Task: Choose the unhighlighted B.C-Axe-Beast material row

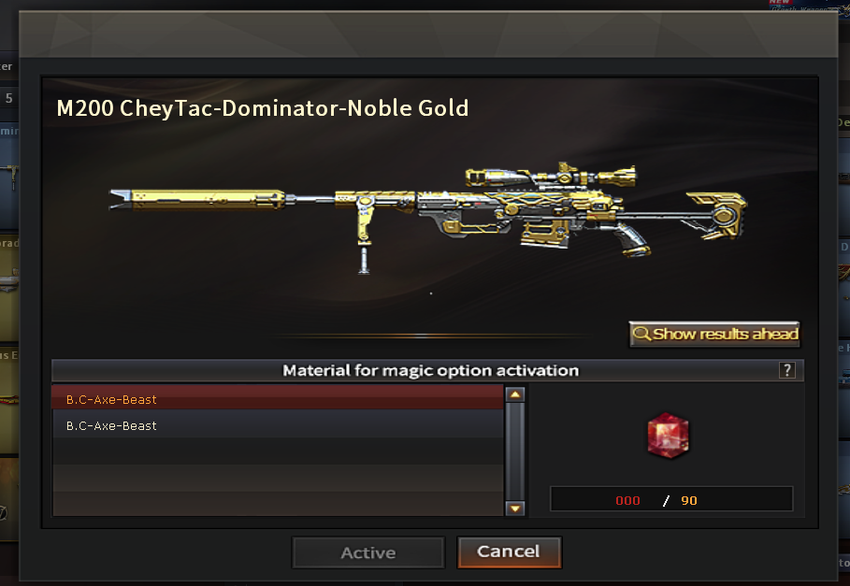Action: pos(277,426)
